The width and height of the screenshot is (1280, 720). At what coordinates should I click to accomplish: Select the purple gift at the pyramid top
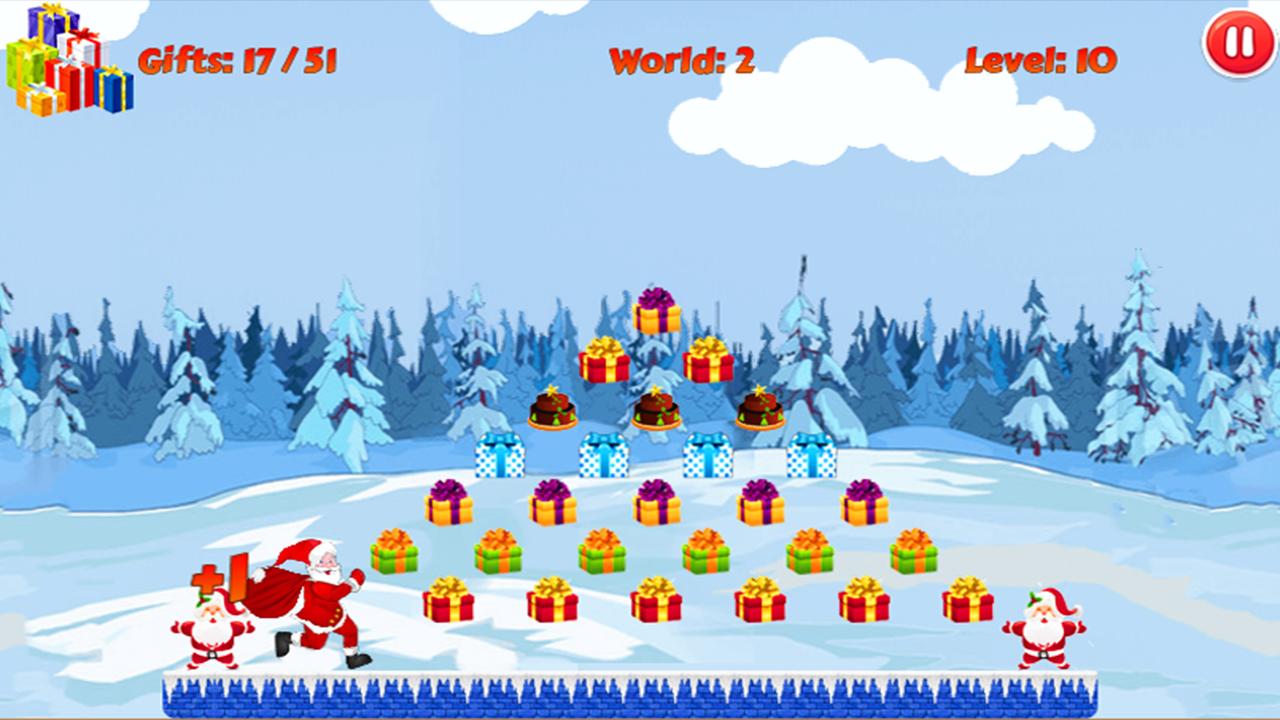[x=655, y=315]
